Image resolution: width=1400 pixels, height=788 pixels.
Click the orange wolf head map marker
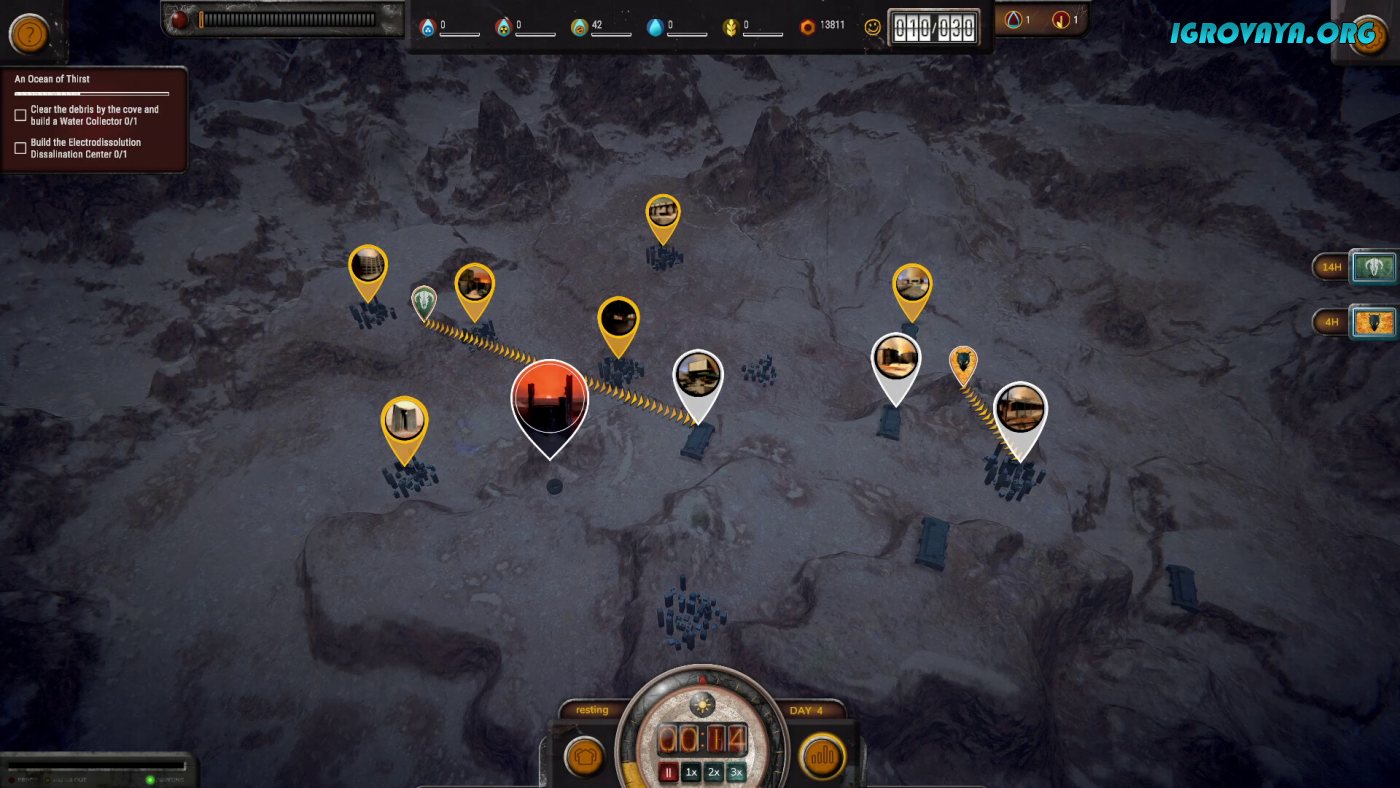[963, 364]
